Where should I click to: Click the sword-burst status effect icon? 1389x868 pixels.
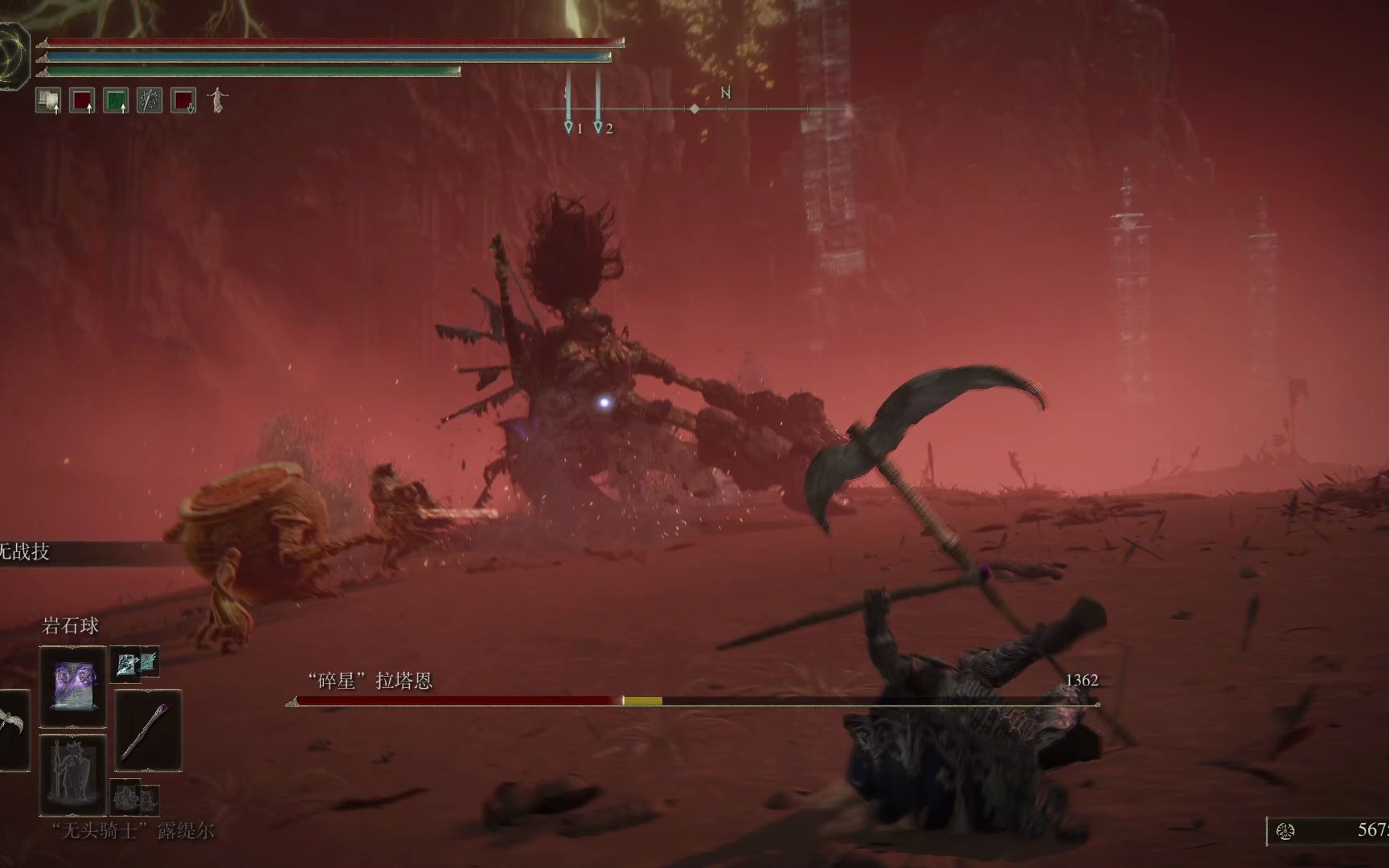[150, 100]
